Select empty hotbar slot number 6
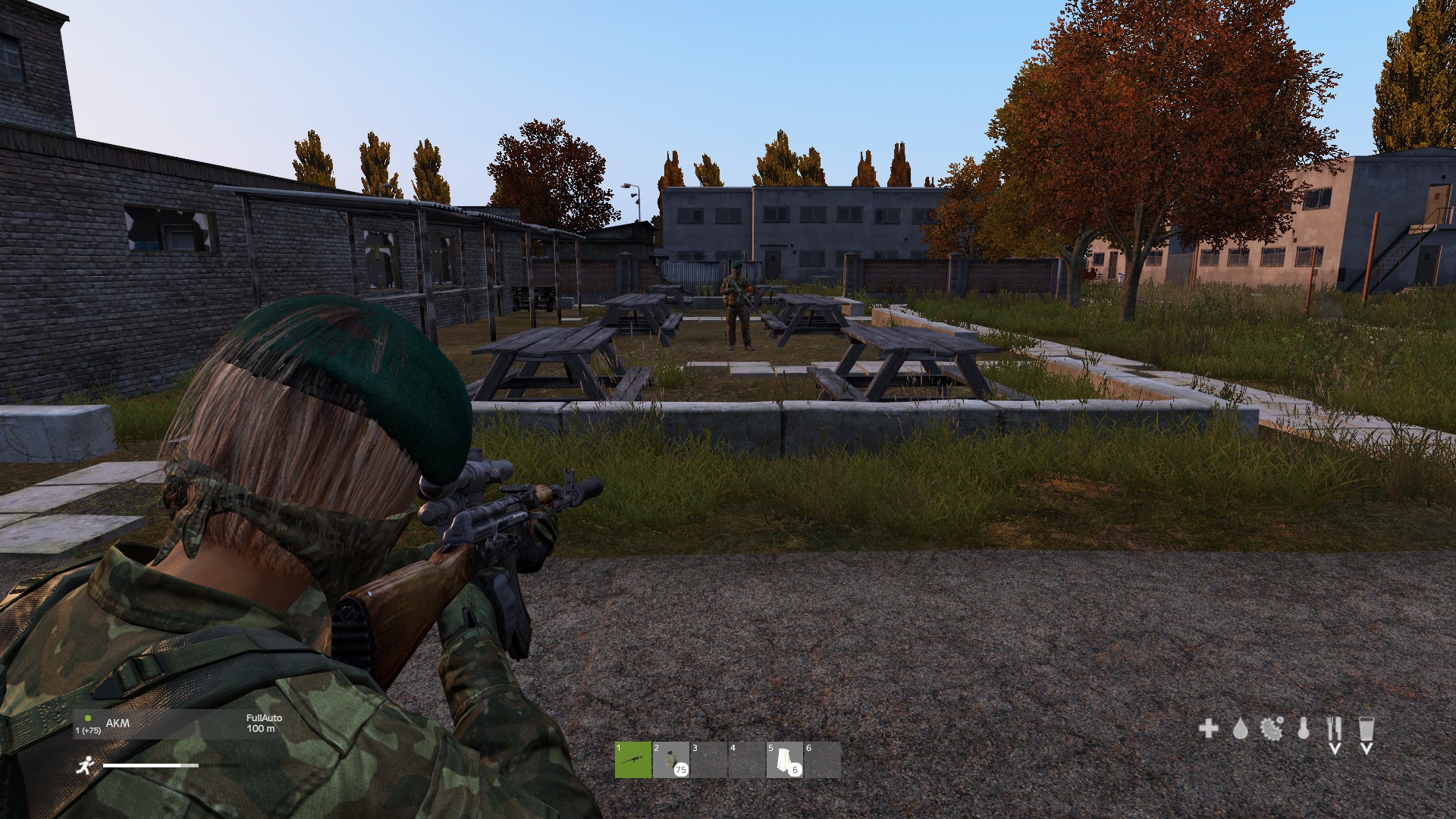1456x819 pixels. 823,760
